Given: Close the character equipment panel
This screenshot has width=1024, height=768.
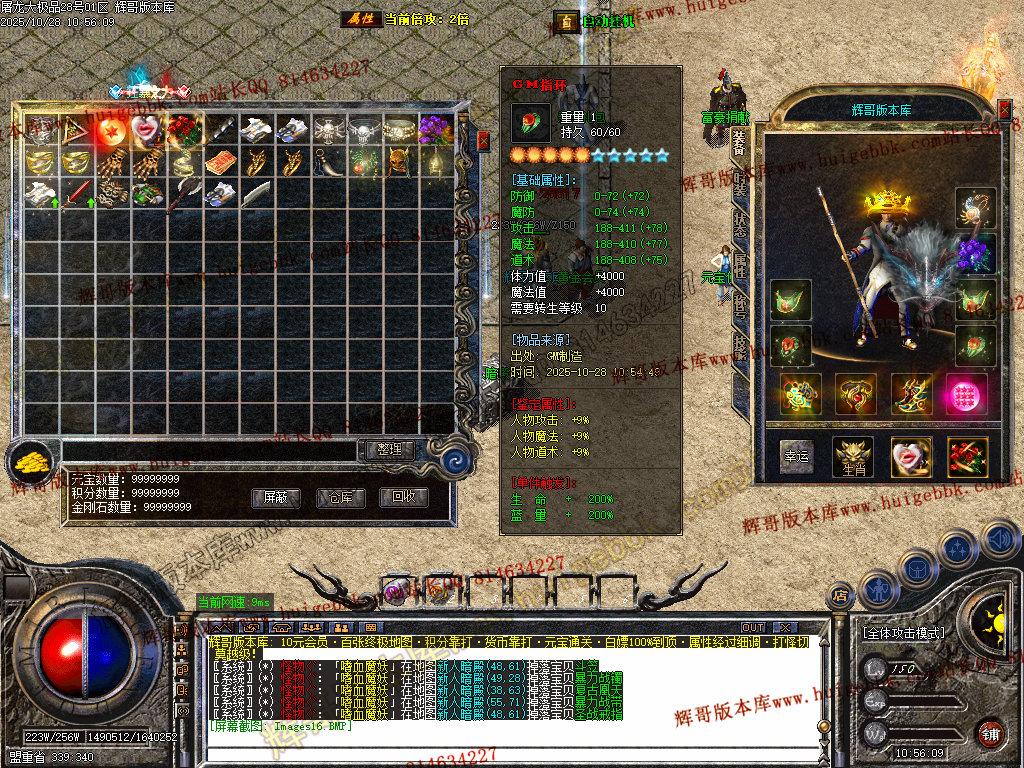Looking at the screenshot, I should (1004, 109).
